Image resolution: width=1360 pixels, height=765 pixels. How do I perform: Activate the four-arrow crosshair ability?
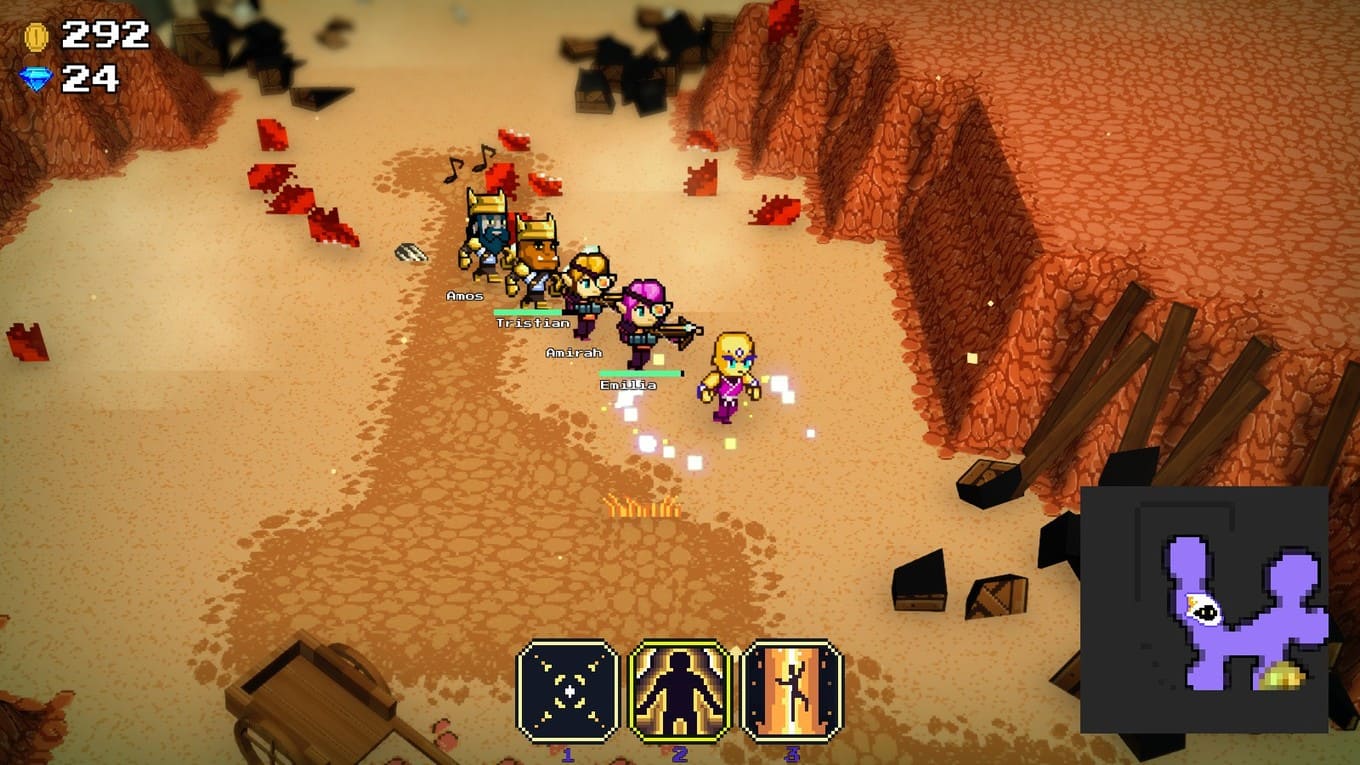click(x=567, y=691)
